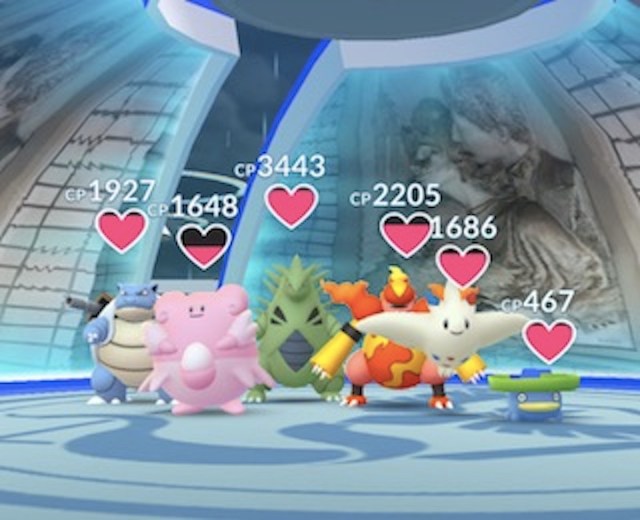Choose the CP 3443 Tyranitar defender
Viewport: 640px width, 520px height.
point(290,330)
